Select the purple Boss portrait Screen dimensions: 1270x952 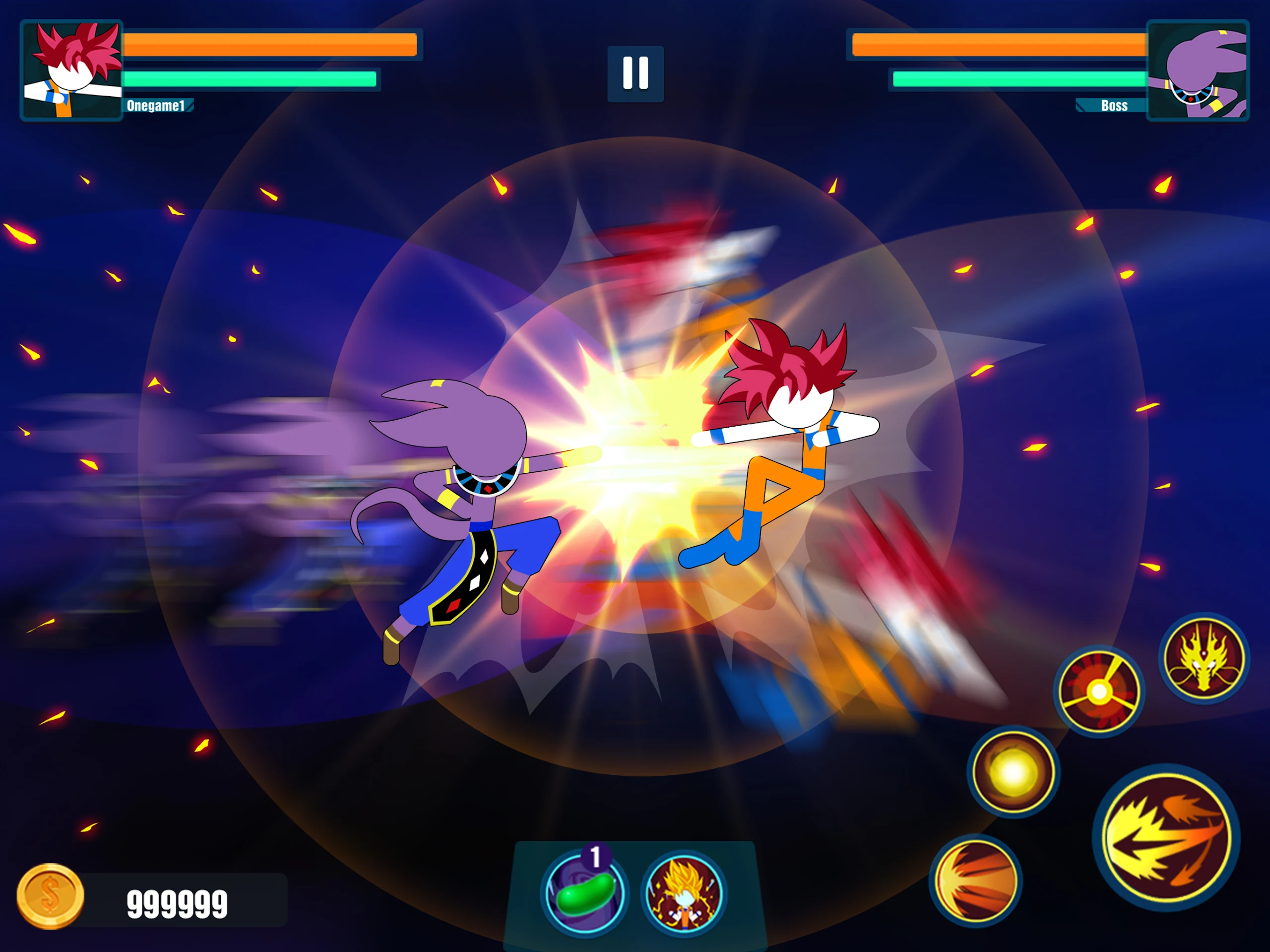[1197, 70]
